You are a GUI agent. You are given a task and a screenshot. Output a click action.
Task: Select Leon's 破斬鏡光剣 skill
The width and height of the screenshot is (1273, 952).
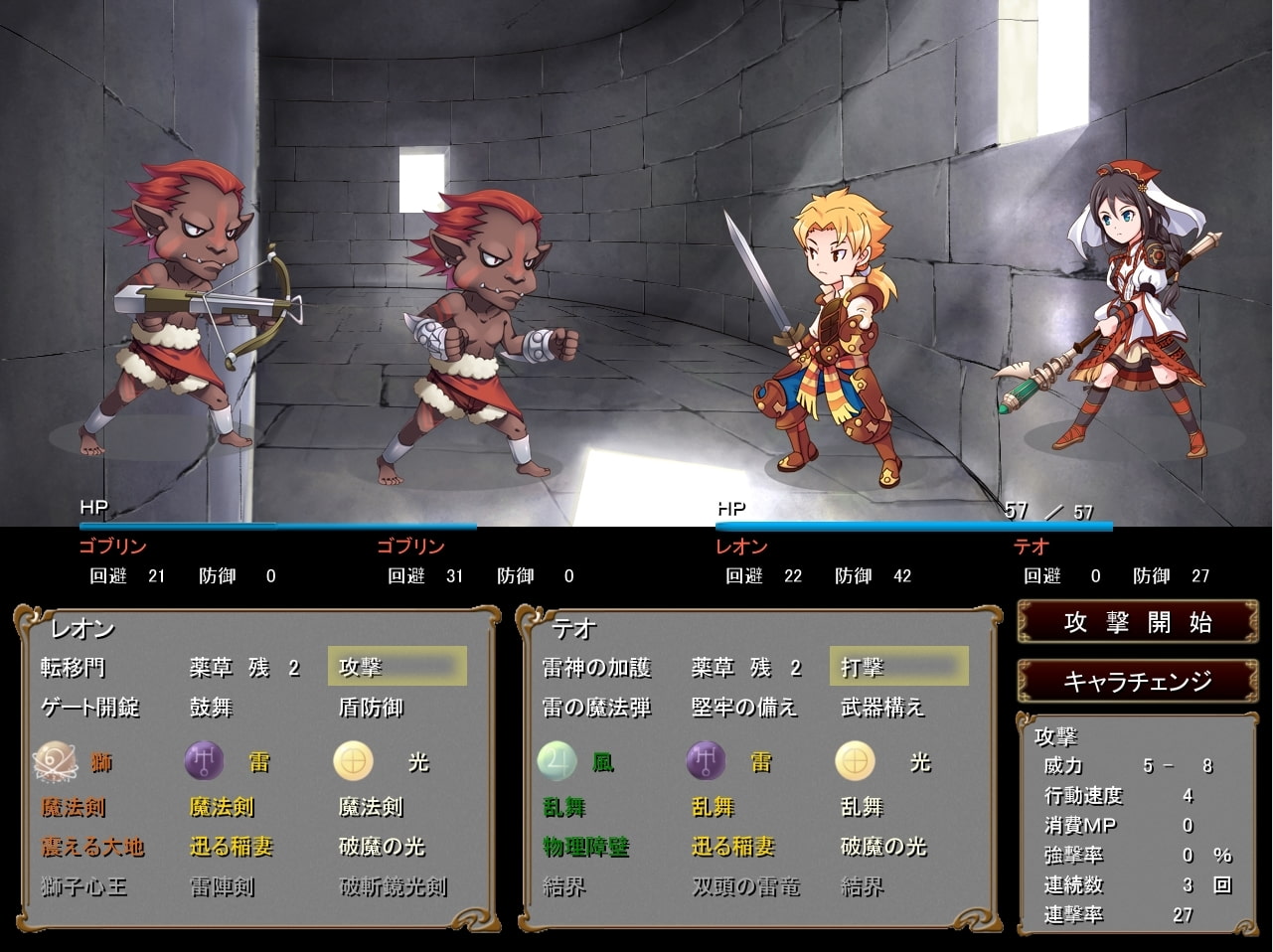click(x=393, y=886)
